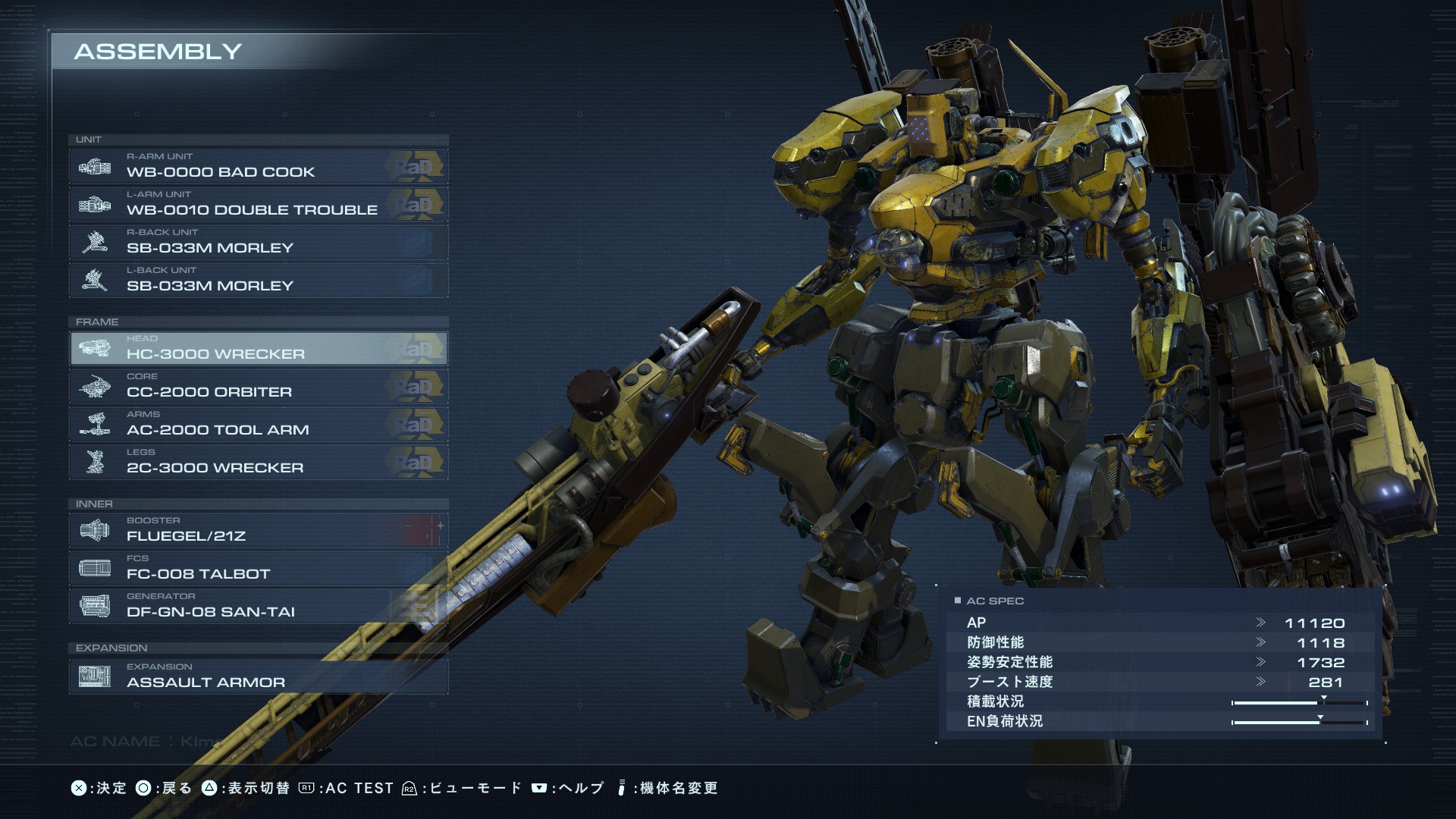Viewport: 1456px width, 819px height.
Task: Select the ARMS part AC-2000 TOOL ARM
Action: [x=258, y=424]
